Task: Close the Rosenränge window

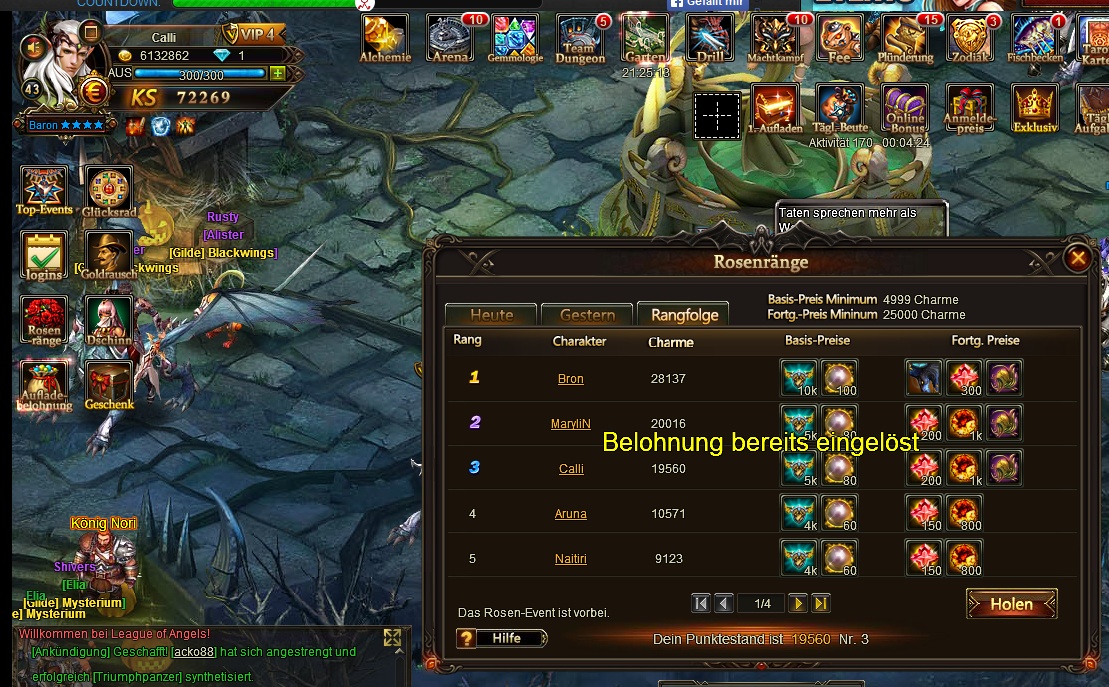Action: tap(1077, 258)
